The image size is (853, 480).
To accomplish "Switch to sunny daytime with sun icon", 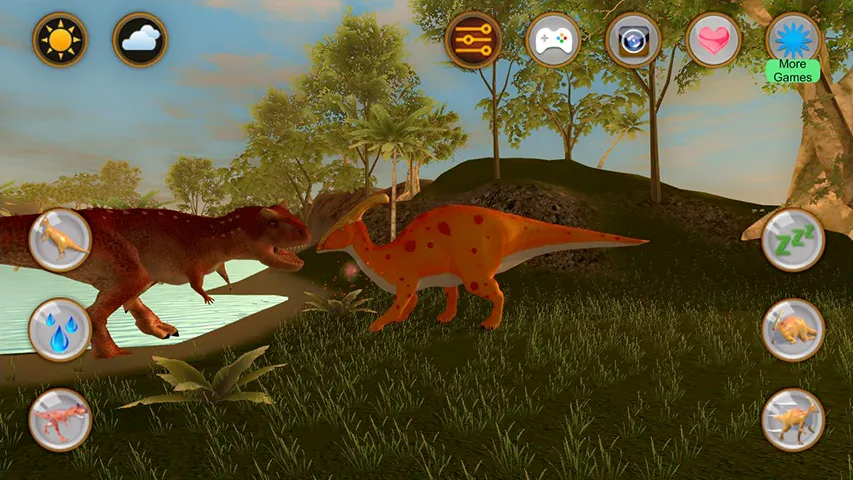I will pyautogui.click(x=60, y=40).
